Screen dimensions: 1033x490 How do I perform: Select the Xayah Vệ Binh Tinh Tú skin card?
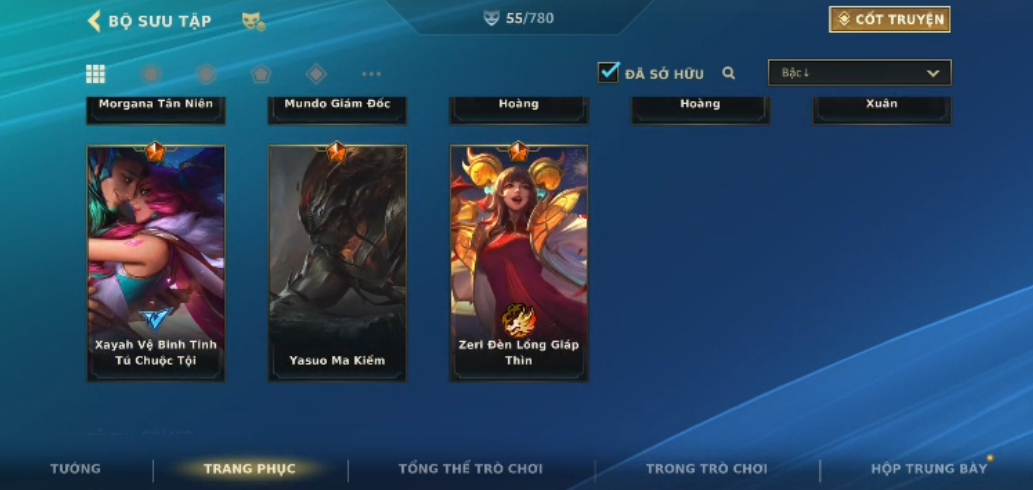[x=156, y=262]
